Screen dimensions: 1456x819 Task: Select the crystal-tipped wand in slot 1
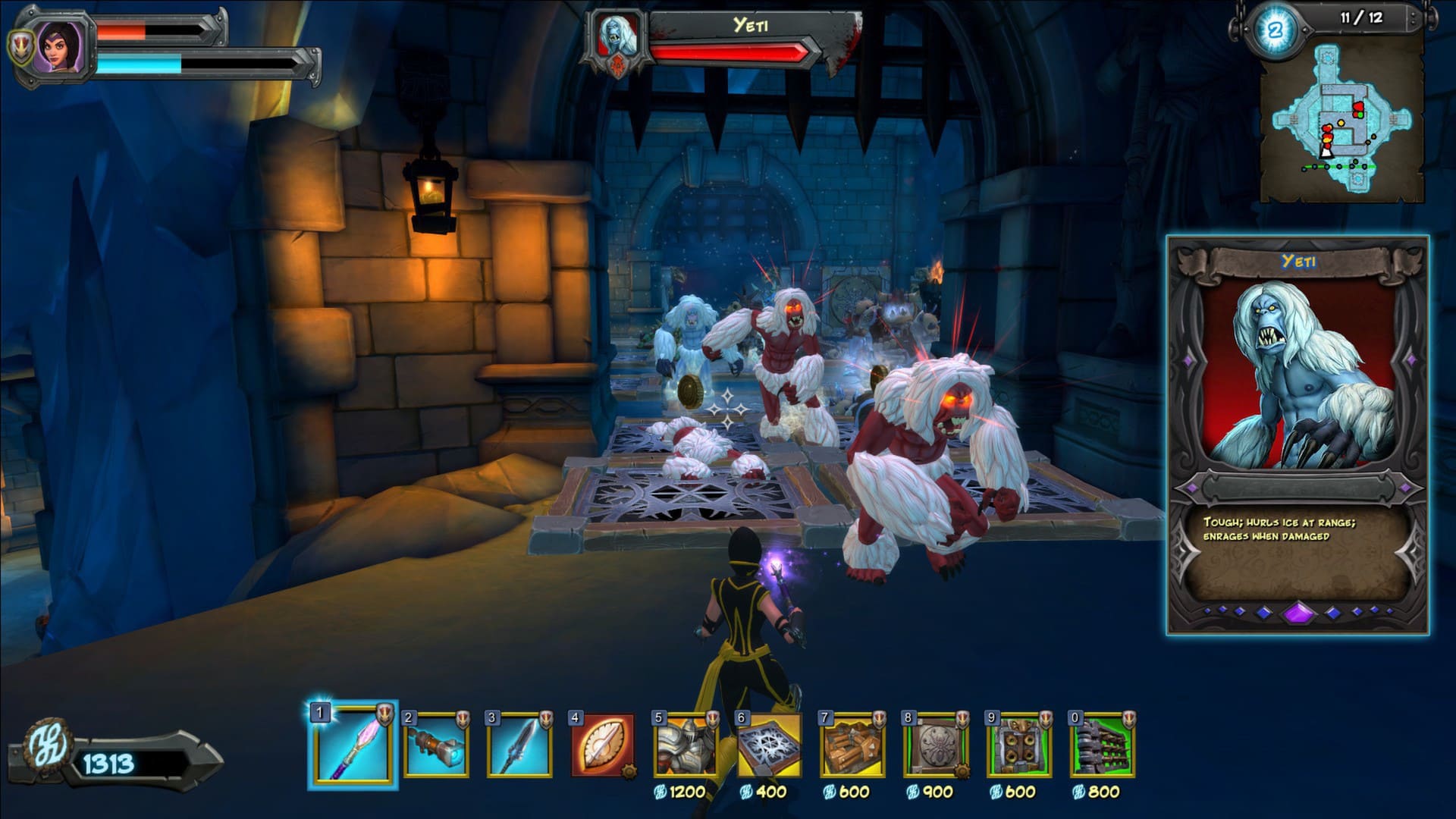tap(353, 745)
